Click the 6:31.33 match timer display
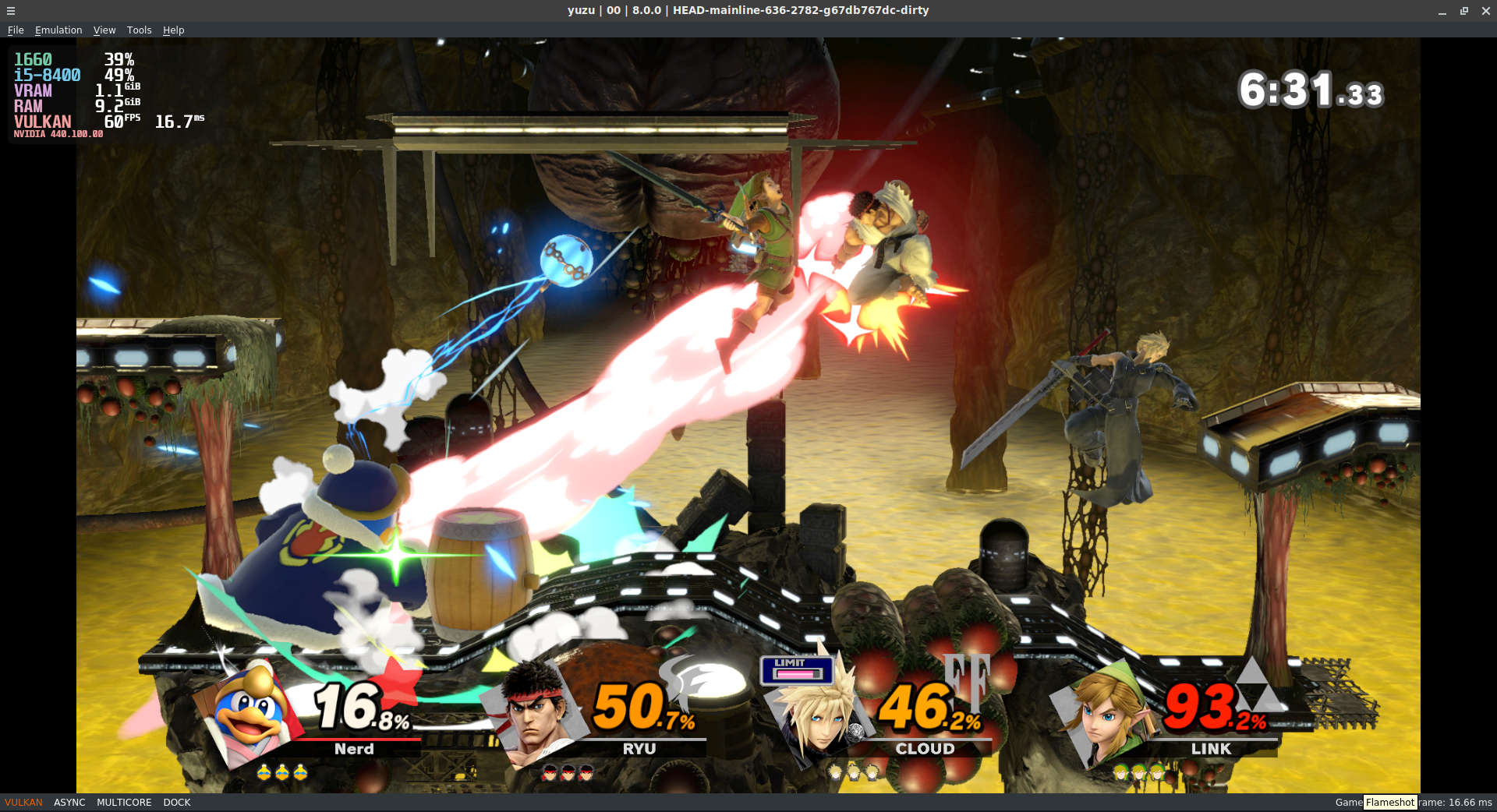This screenshot has height=812, width=1497. 1310,90
